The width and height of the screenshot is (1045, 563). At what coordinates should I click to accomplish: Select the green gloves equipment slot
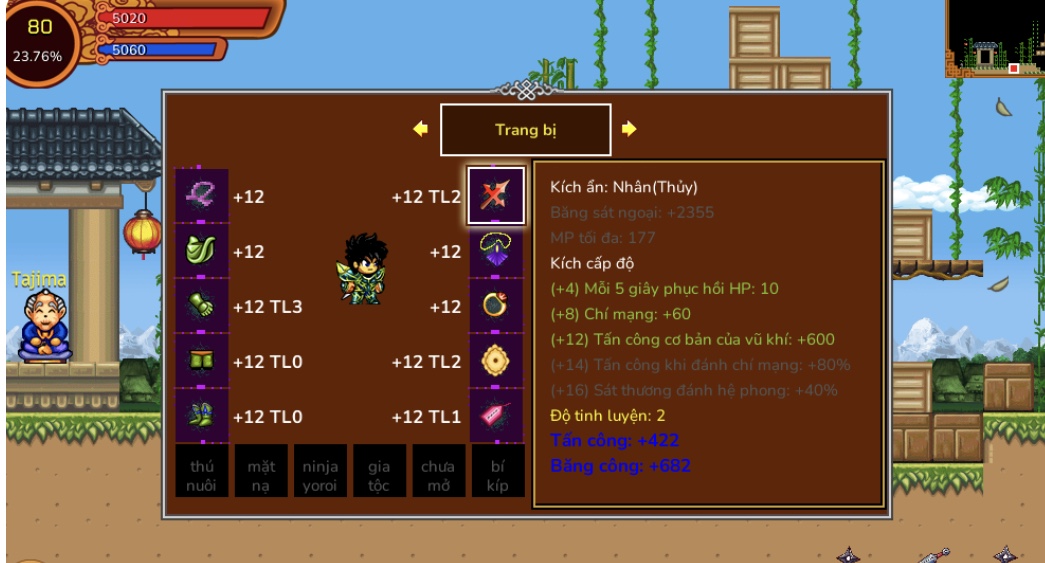(x=202, y=306)
